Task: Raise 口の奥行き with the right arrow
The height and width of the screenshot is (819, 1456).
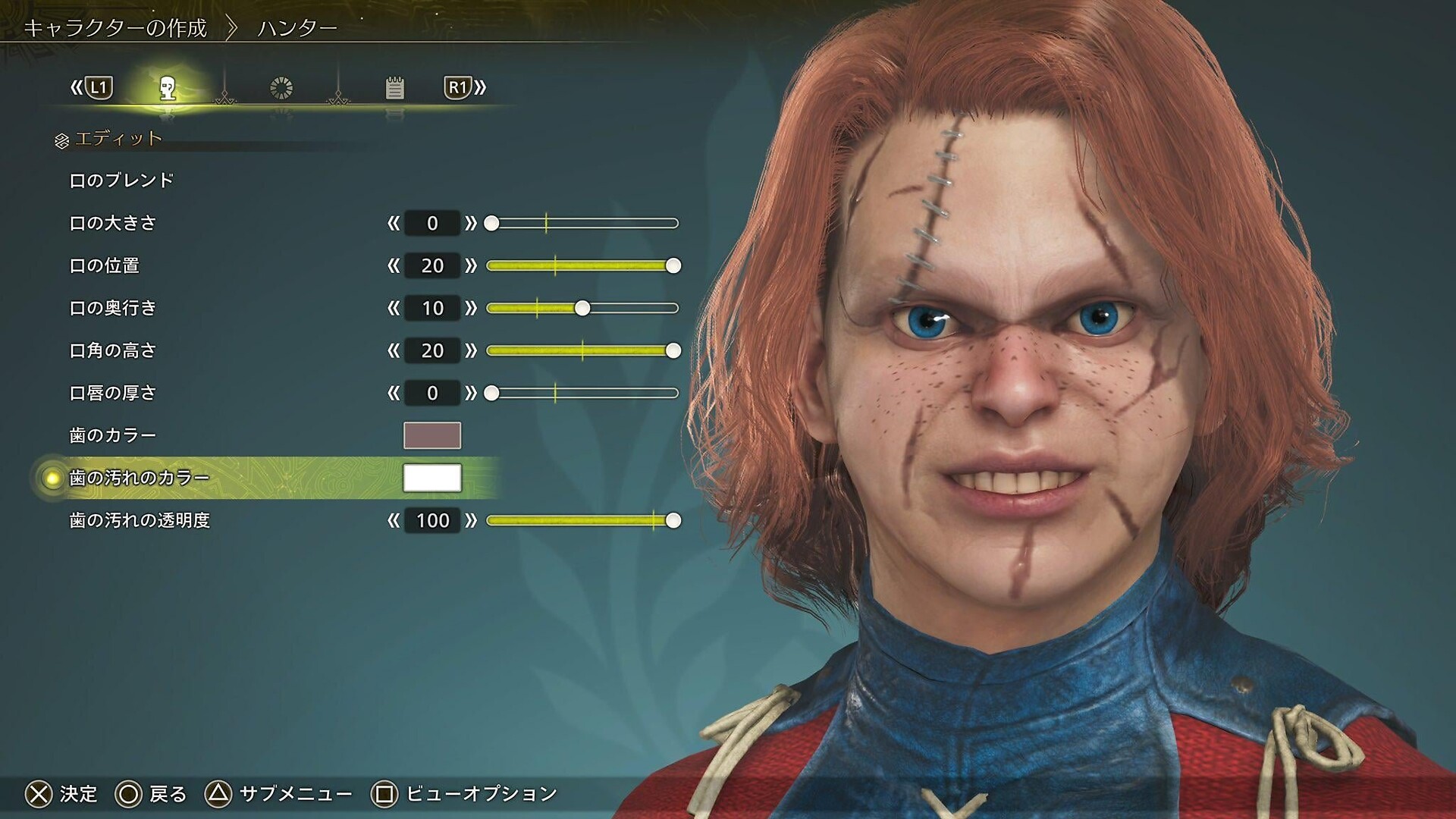Action: click(x=472, y=308)
